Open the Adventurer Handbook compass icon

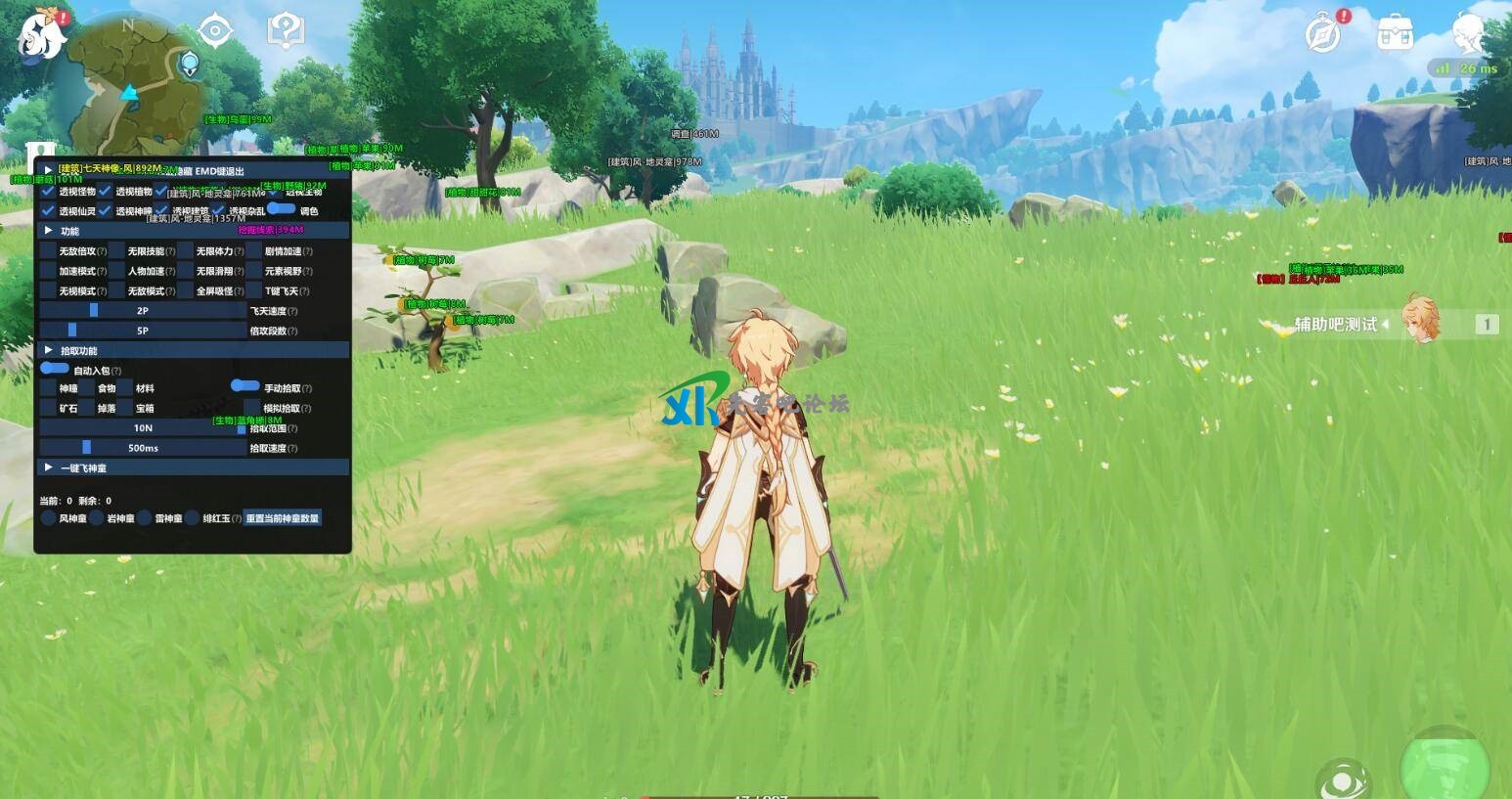coord(1323,34)
